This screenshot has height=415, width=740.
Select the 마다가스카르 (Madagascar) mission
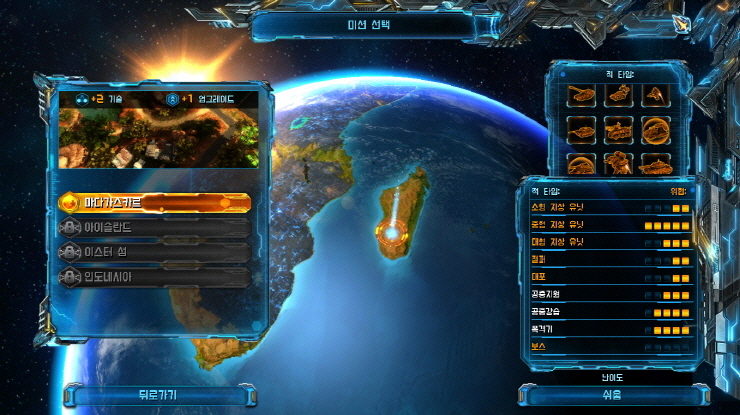click(x=155, y=203)
